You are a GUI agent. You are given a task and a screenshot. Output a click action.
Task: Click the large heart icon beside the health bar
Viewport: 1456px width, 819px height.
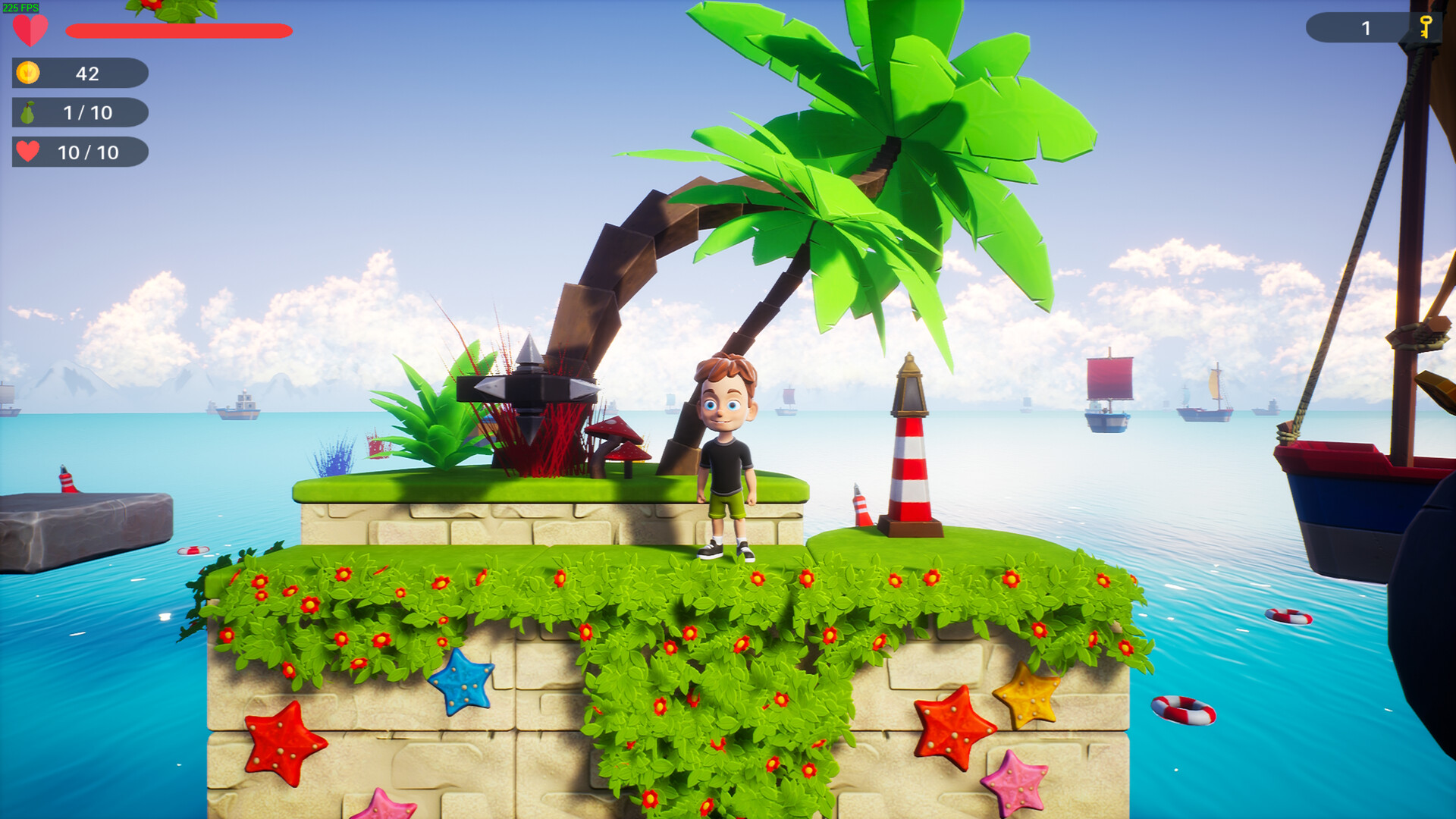30,32
